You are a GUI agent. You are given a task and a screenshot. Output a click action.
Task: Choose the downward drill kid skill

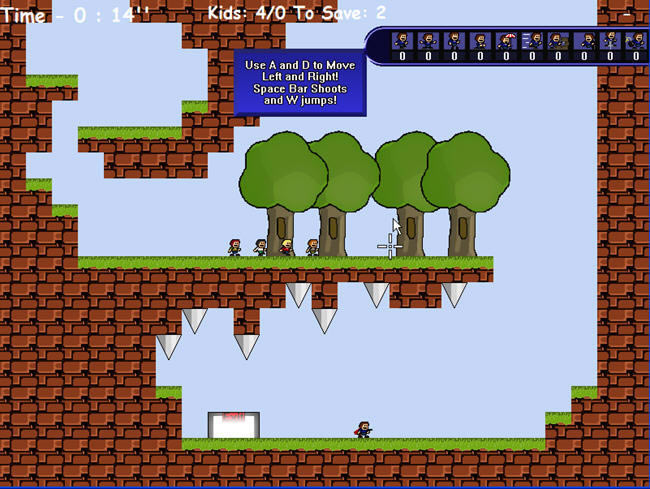point(610,40)
